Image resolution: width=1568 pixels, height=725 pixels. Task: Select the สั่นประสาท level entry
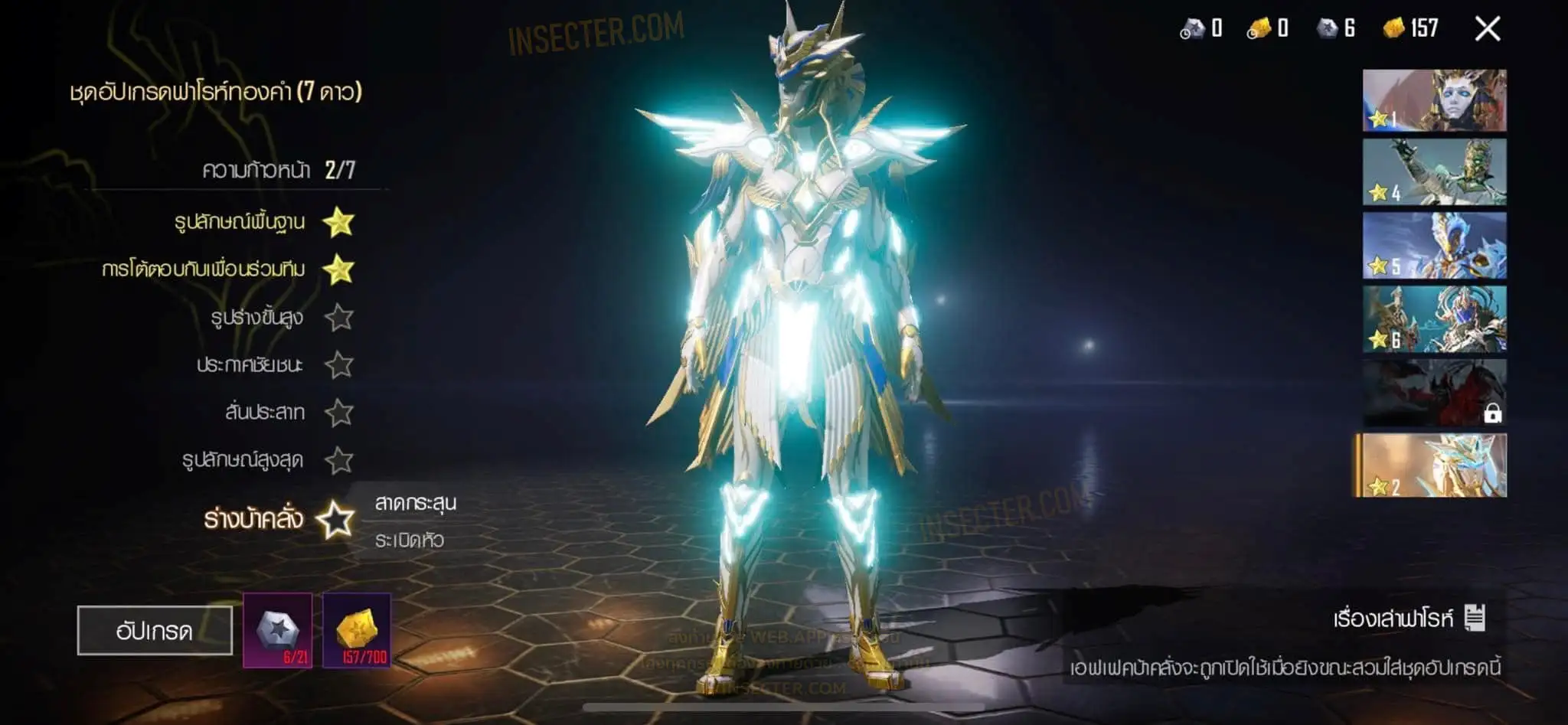pyautogui.click(x=265, y=413)
